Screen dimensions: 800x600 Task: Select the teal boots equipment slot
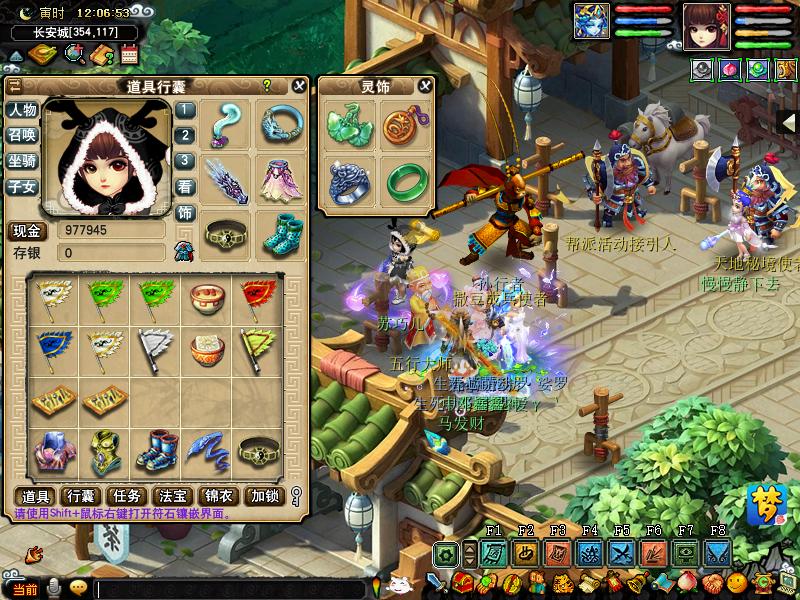click(x=281, y=234)
